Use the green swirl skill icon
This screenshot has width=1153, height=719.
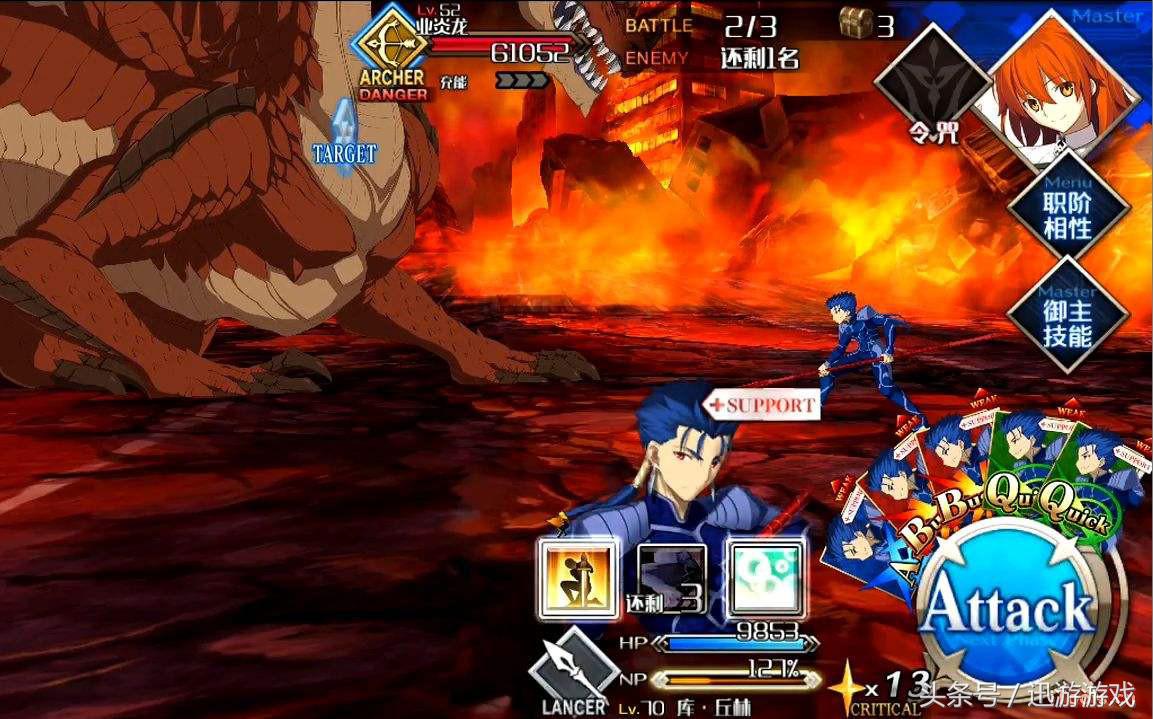[765, 578]
